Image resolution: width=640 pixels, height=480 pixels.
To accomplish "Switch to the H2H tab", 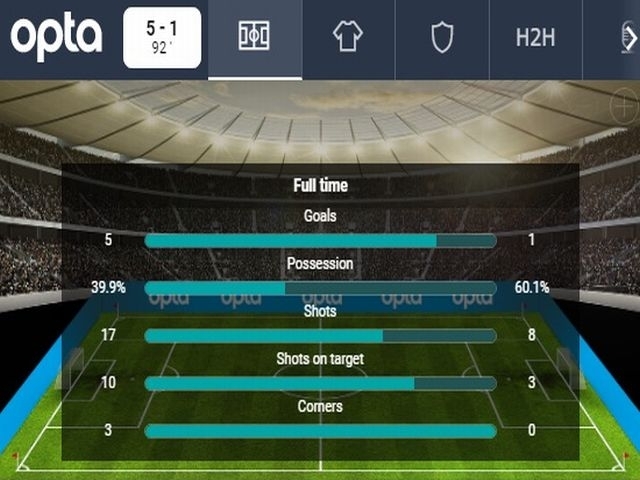I will 536,38.
